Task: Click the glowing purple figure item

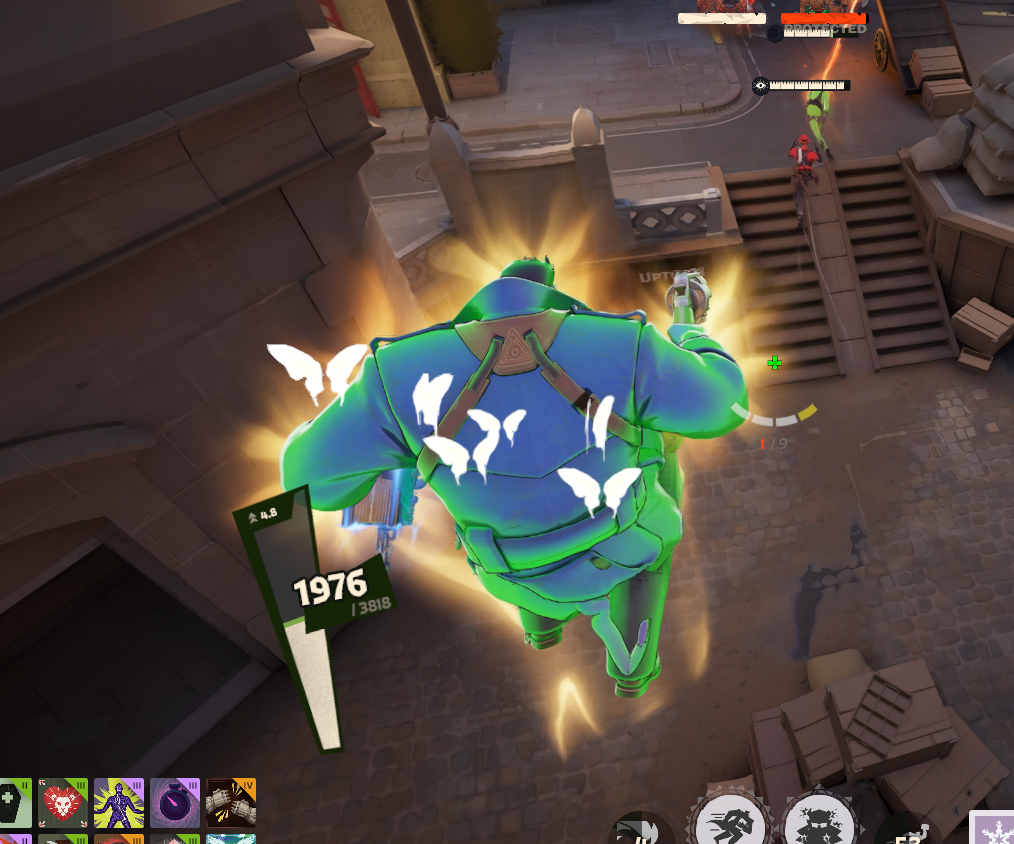Action: 119,803
